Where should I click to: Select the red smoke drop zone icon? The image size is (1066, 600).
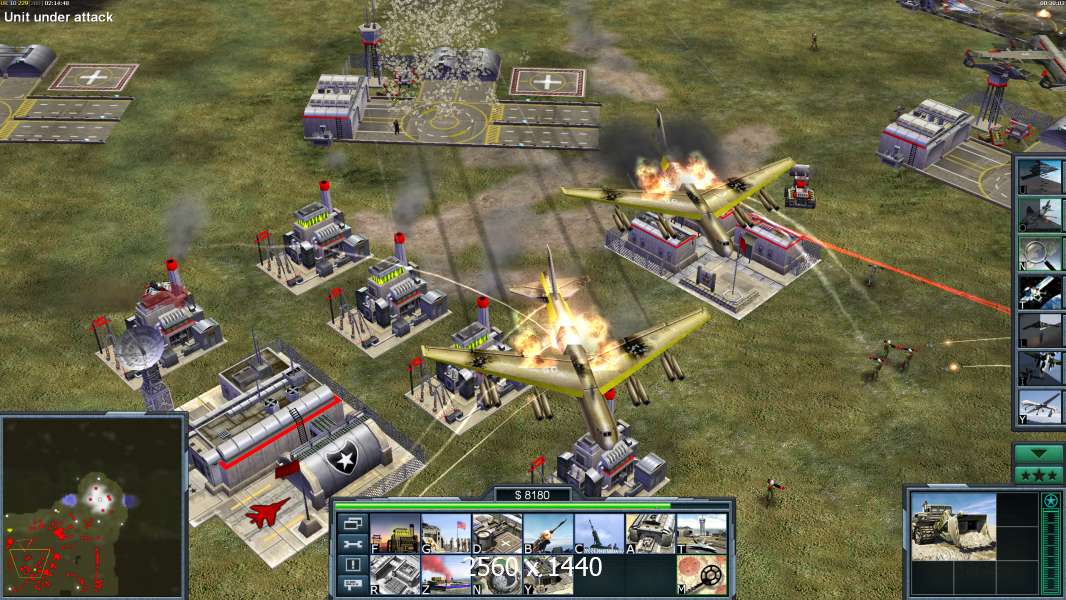[x=446, y=575]
